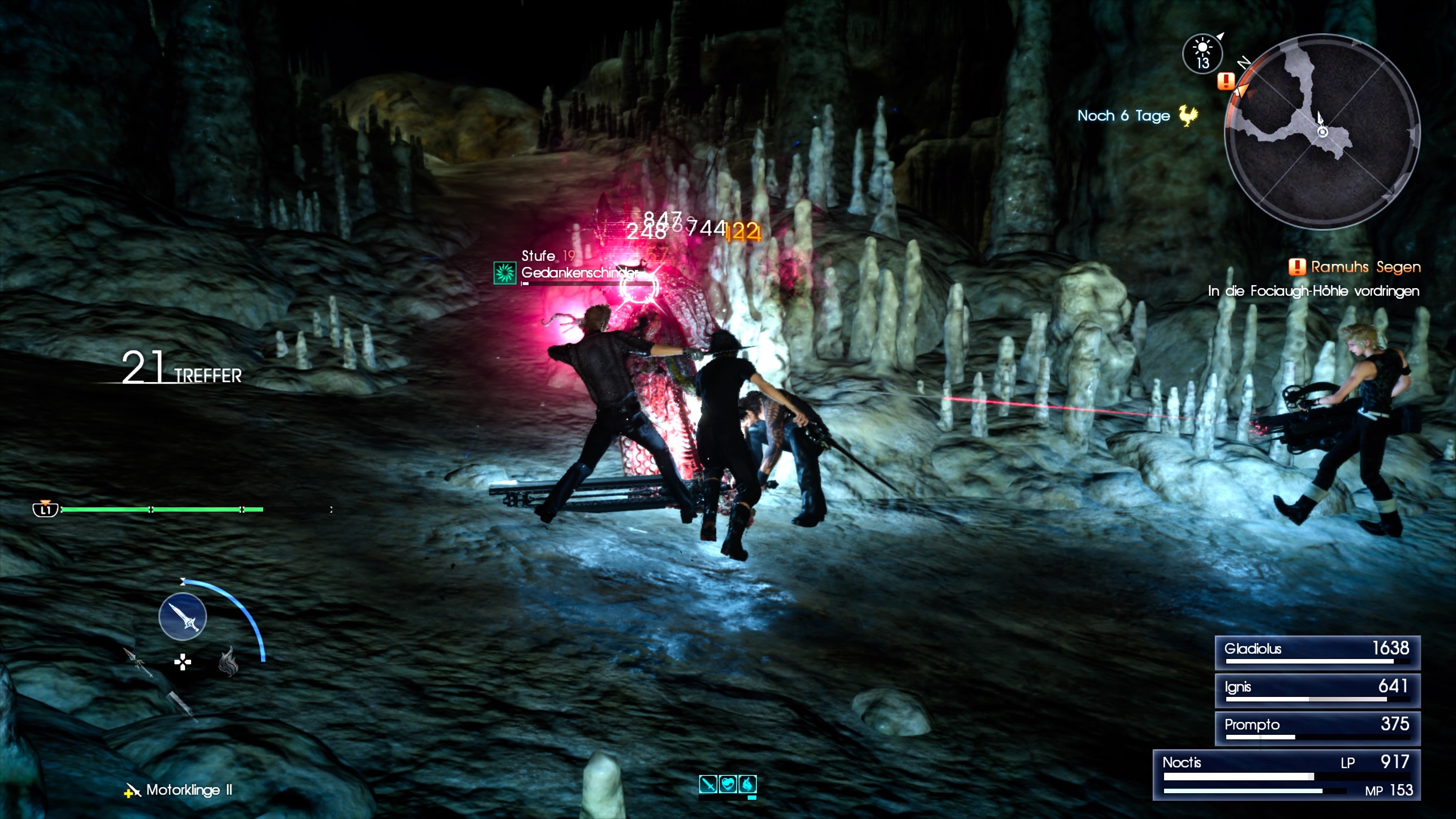The image size is (1456, 819).
Task: Click the flame icon in the bottom hotbar
Action: 748,784
